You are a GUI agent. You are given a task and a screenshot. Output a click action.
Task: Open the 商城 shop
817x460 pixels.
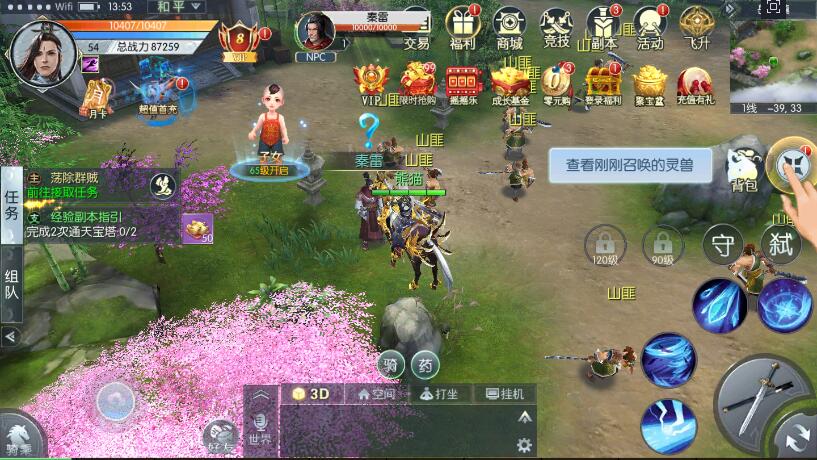click(510, 27)
